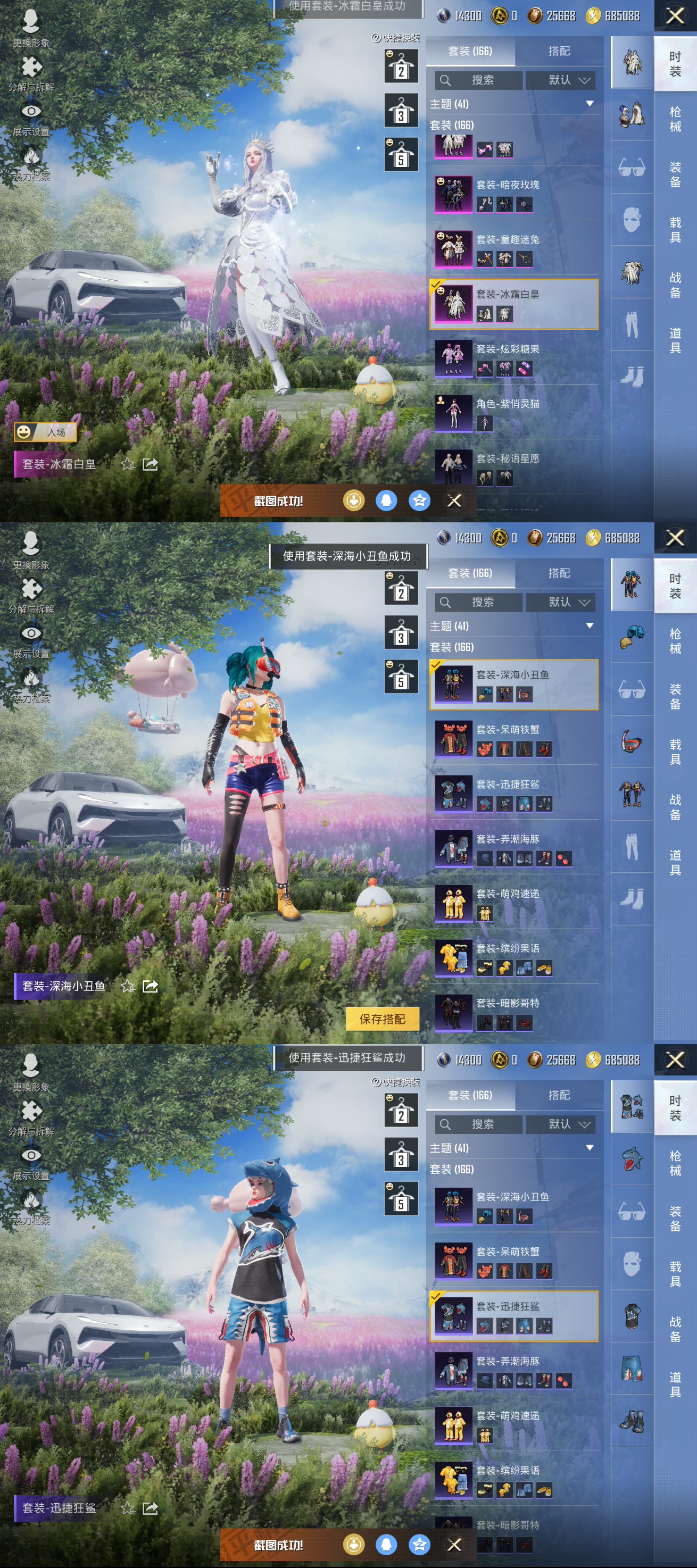697x1568 pixels.
Task: Open the large black shark tank top slot
Action: click(x=632, y=1316)
